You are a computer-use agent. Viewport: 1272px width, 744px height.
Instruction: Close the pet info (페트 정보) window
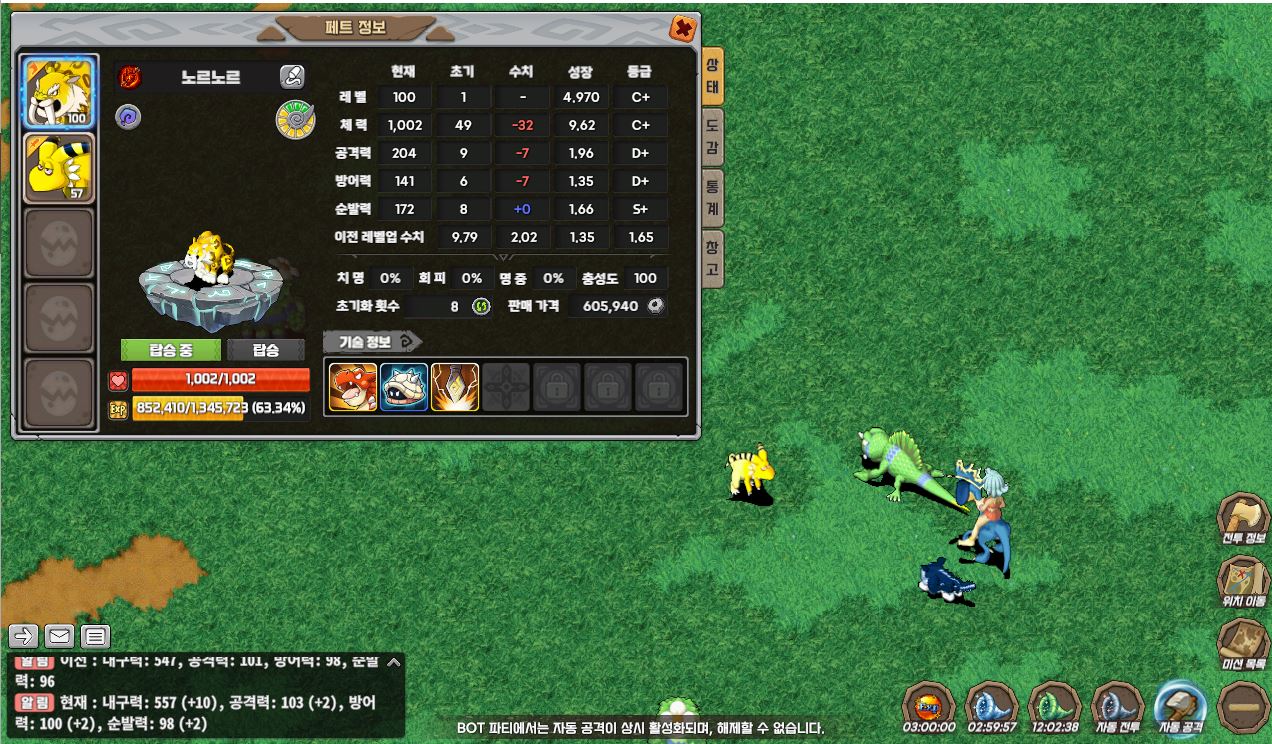tap(683, 29)
